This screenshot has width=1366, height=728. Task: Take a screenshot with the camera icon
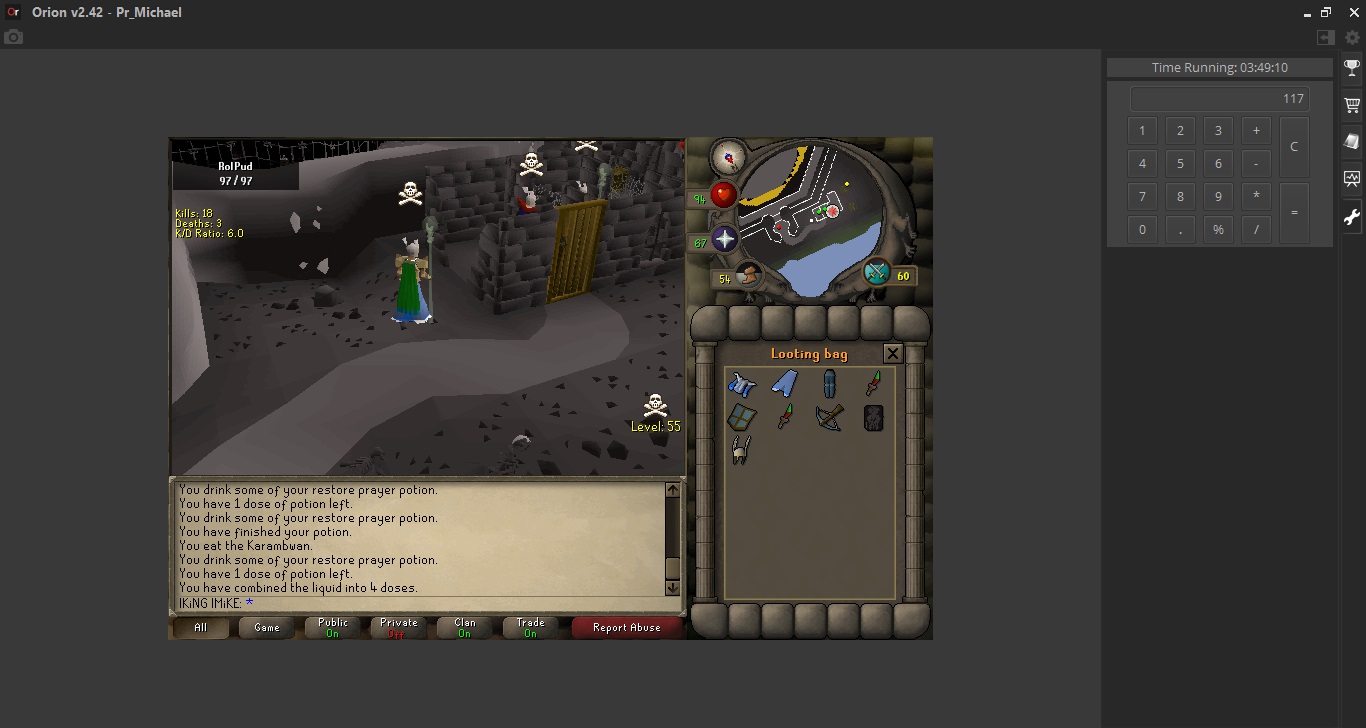click(x=13, y=37)
